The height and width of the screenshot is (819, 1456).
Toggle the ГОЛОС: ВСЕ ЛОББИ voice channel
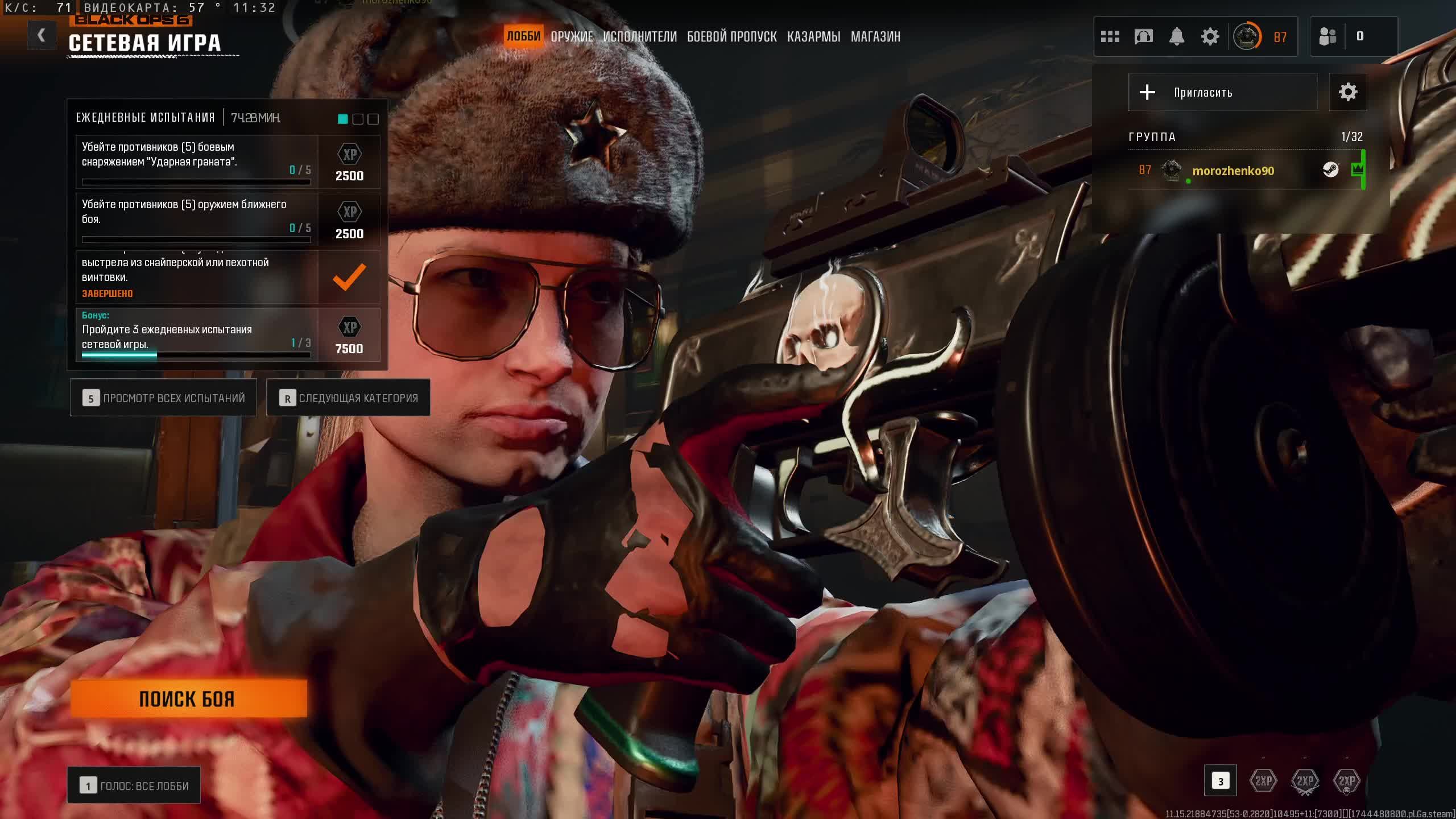coord(134,785)
